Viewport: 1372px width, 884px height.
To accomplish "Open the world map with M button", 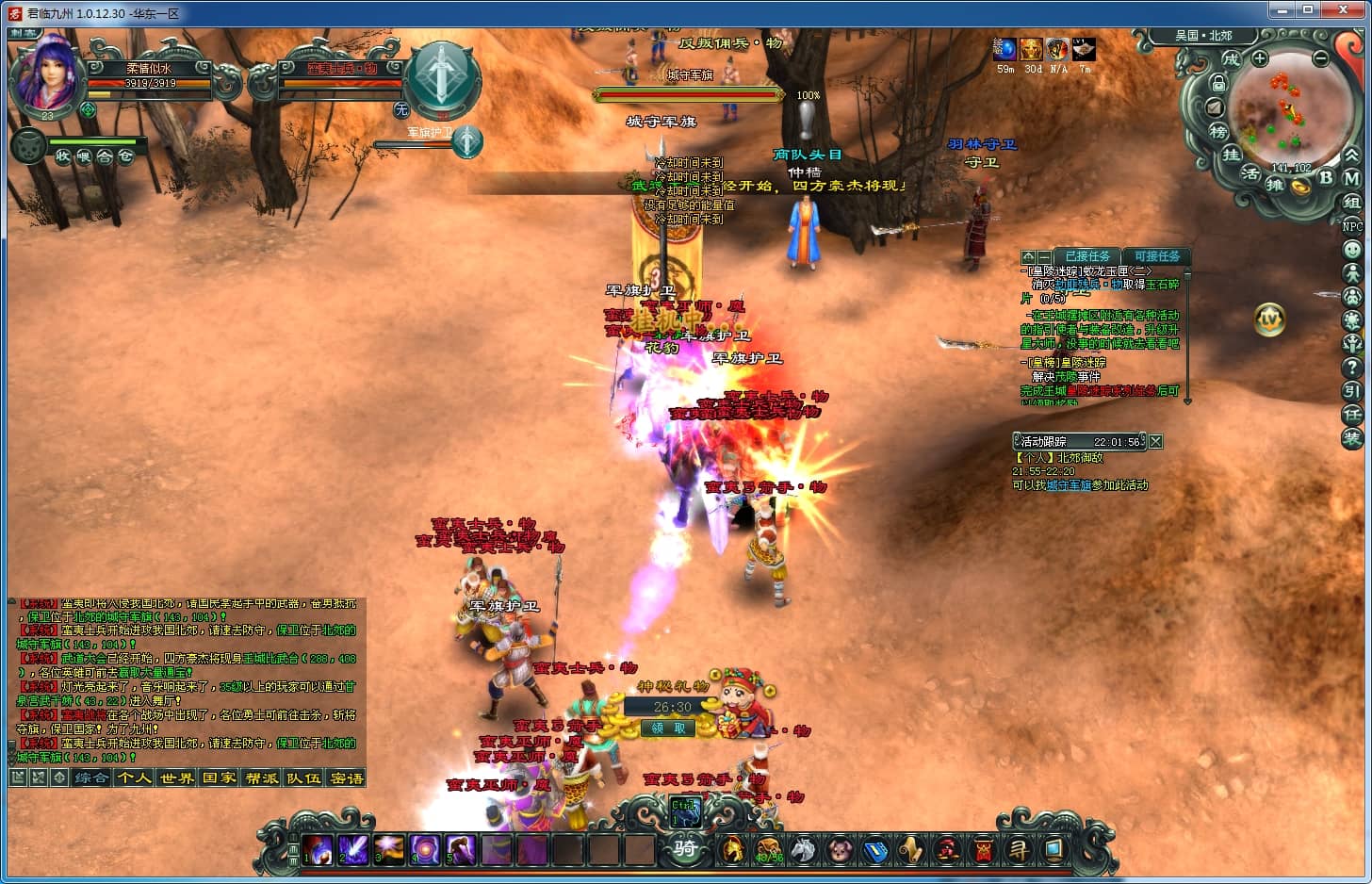I will point(1351,177).
